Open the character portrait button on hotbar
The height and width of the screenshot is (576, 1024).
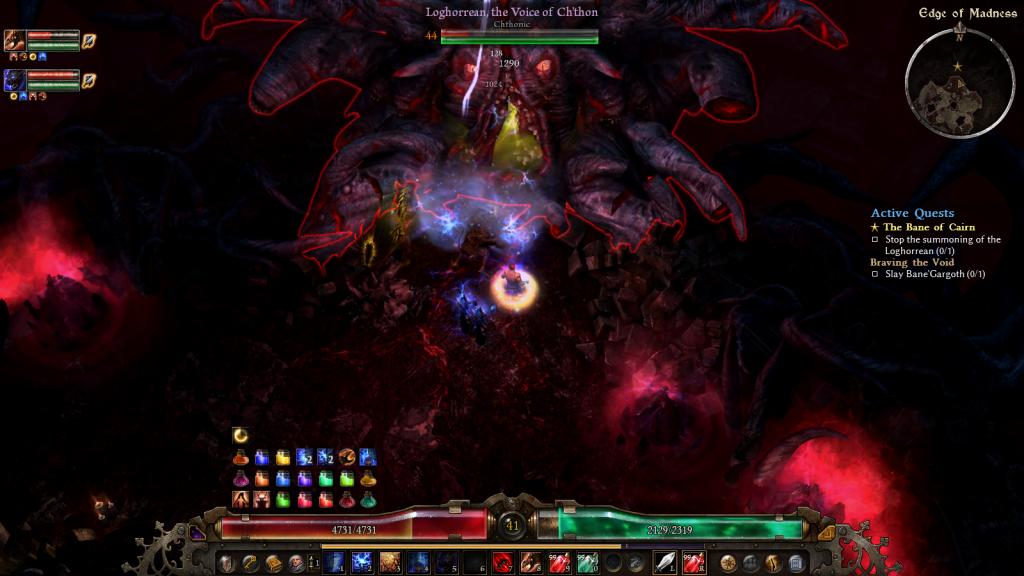[296, 563]
